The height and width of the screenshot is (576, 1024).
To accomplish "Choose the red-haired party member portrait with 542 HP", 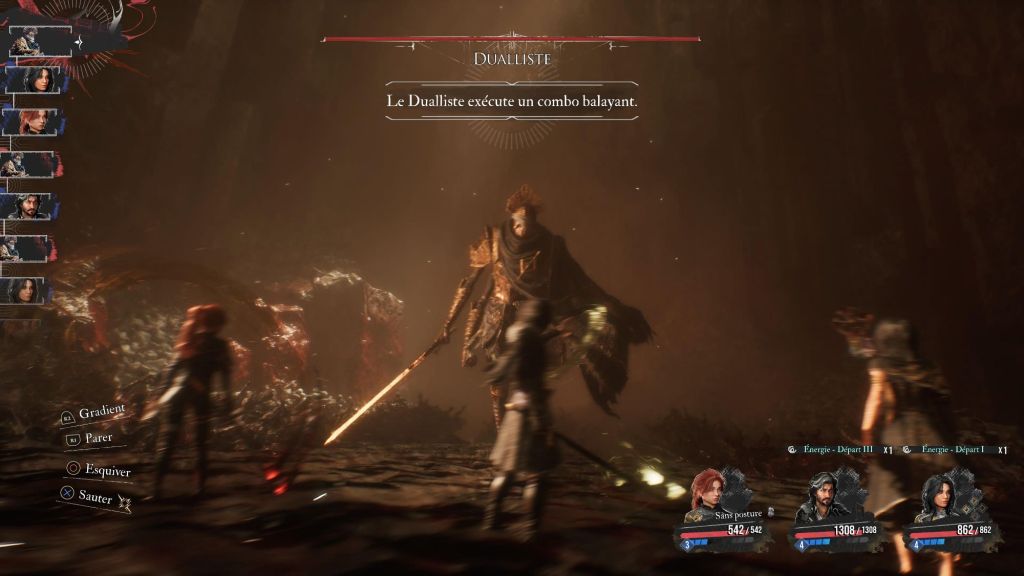I will [707, 492].
